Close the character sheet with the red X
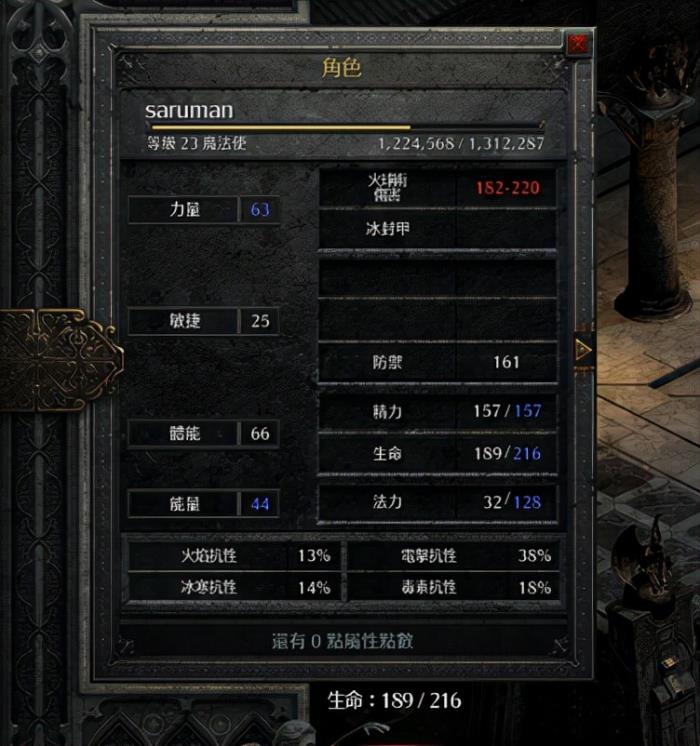Image resolution: width=700 pixels, height=746 pixels. point(577,44)
